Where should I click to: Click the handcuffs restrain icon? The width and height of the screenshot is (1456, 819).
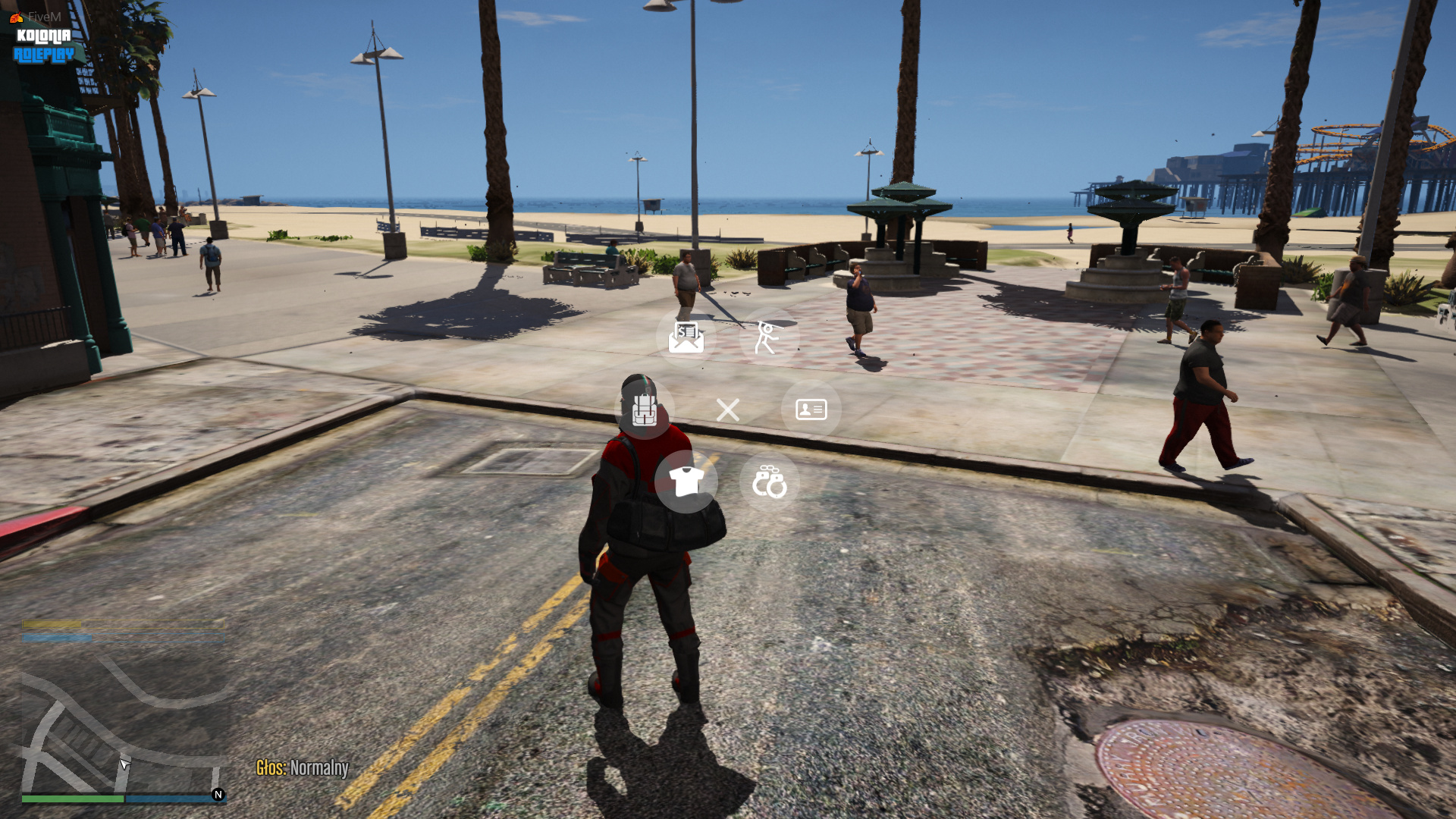tap(769, 481)
